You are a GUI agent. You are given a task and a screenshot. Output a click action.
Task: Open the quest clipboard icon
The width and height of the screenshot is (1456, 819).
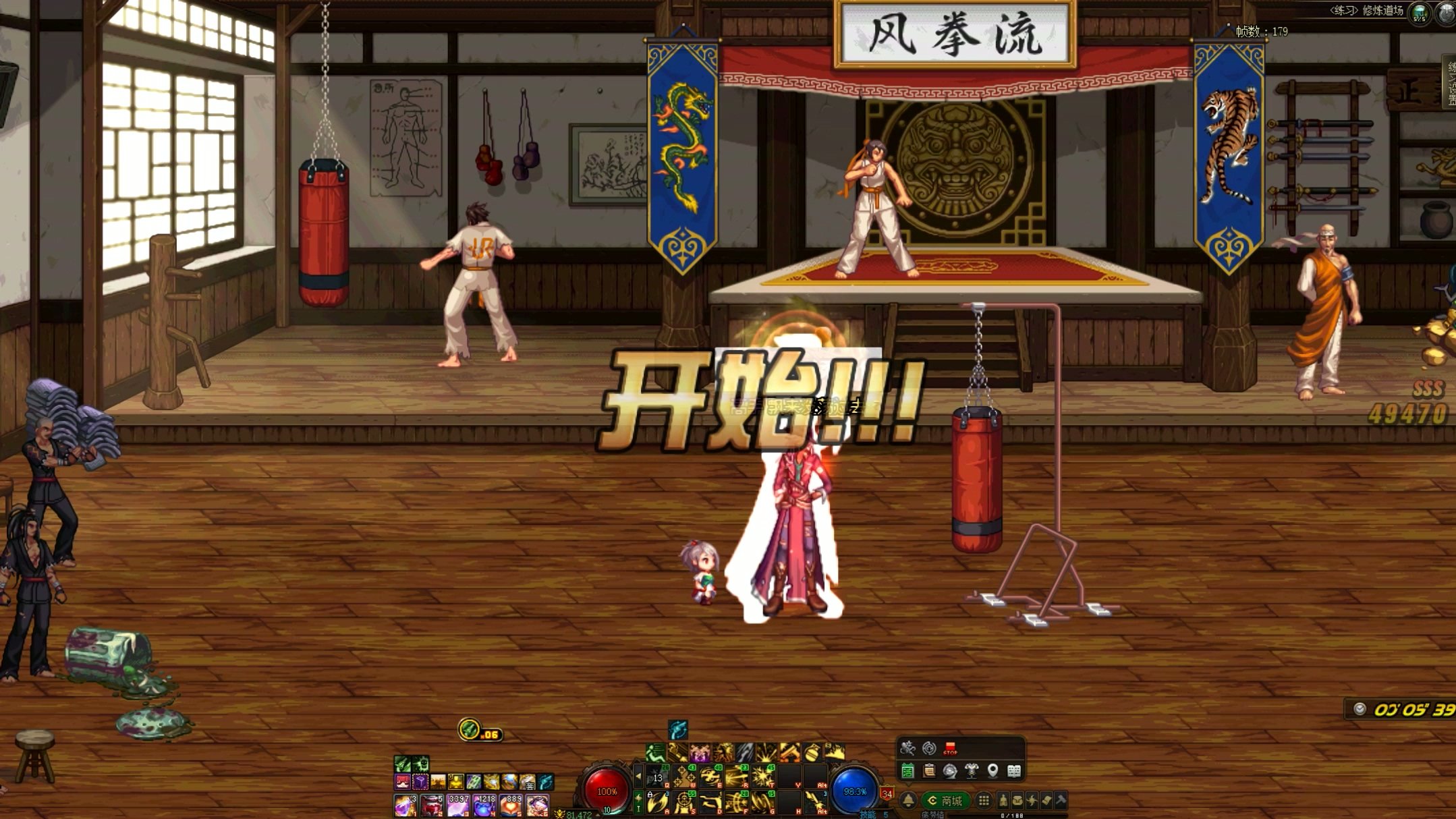click(x=929, y=771)
